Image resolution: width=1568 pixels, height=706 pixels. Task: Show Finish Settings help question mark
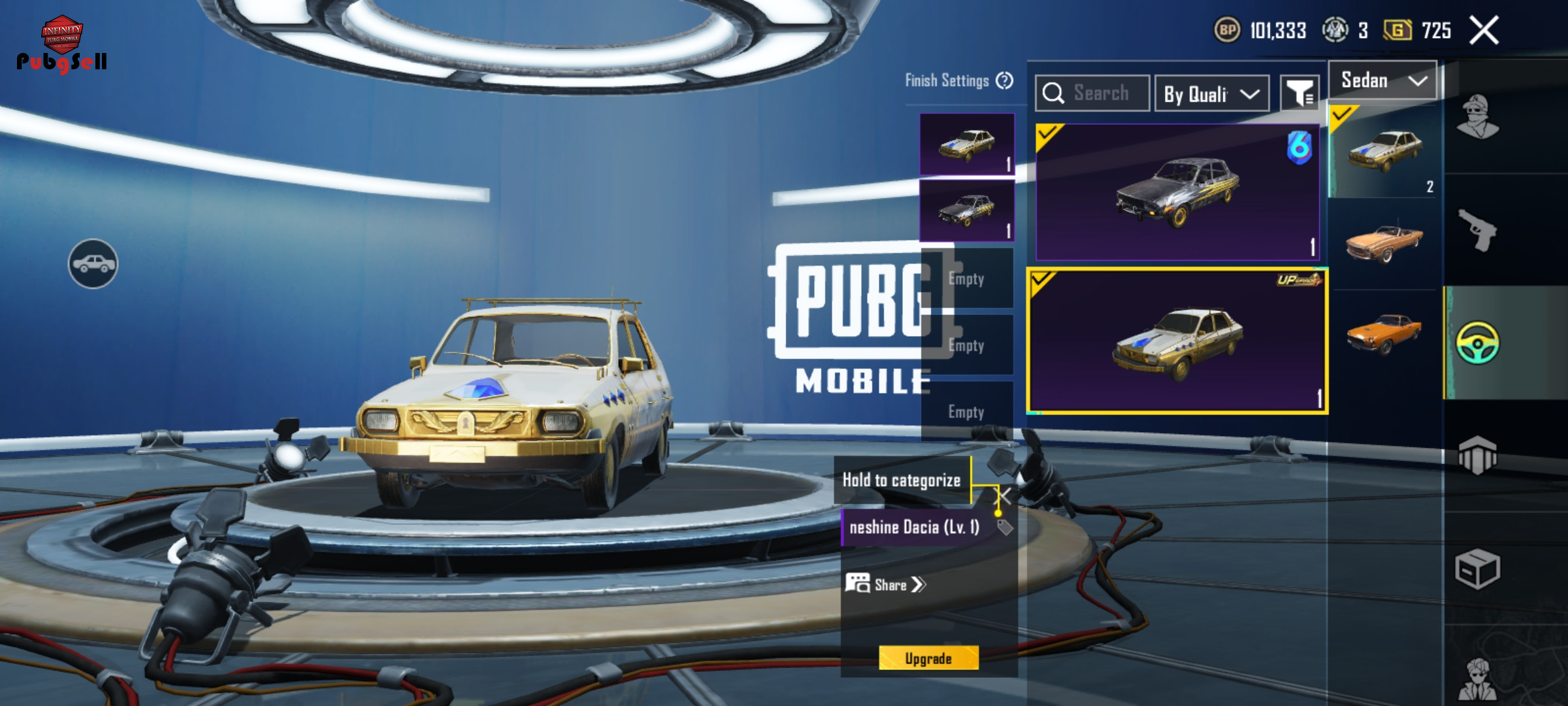[1005, 80]
